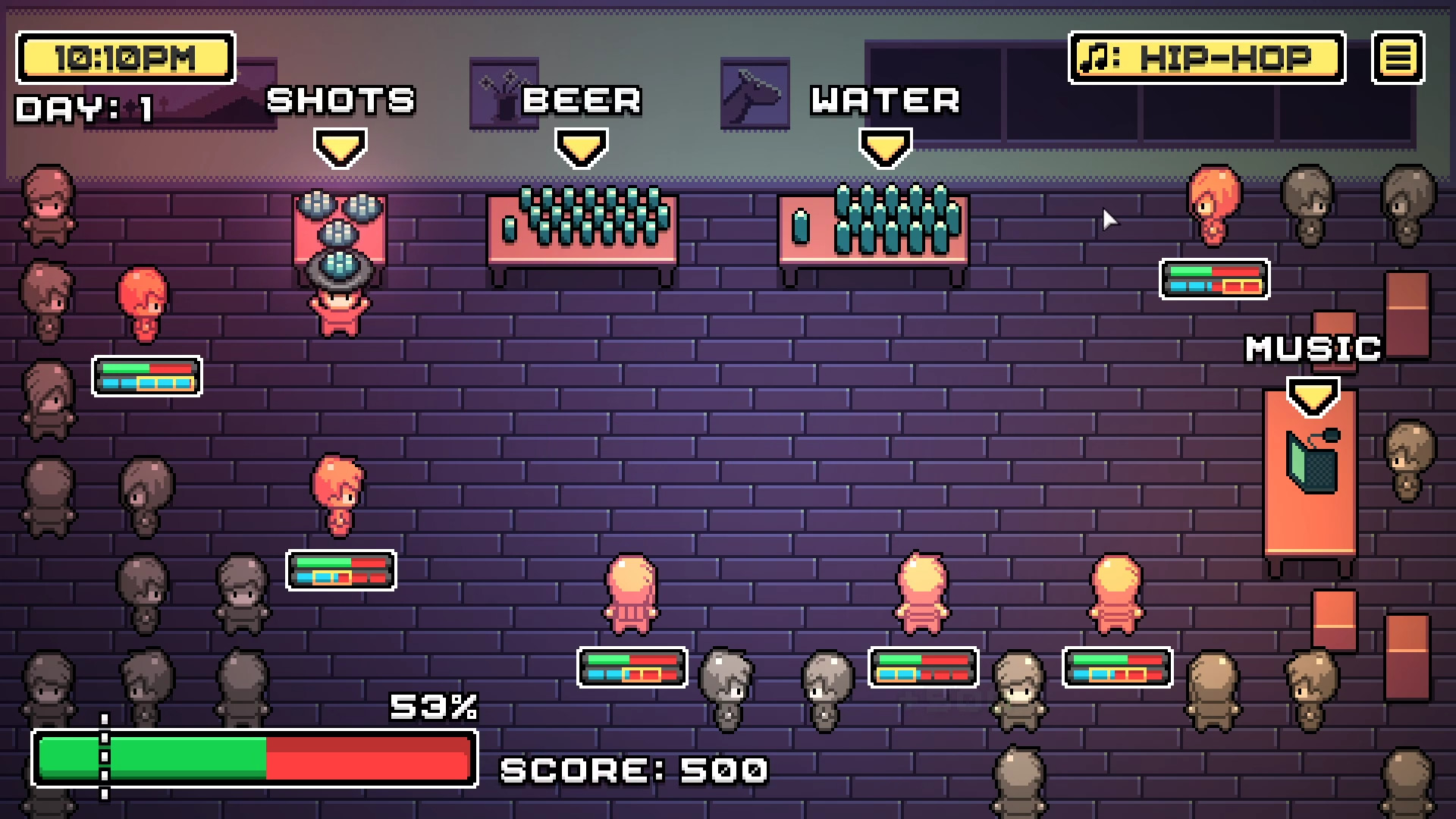This screenshot has width=1456, height=819.
Task: Expand the arrow below the SHOTS label
Action: (340, 147)
